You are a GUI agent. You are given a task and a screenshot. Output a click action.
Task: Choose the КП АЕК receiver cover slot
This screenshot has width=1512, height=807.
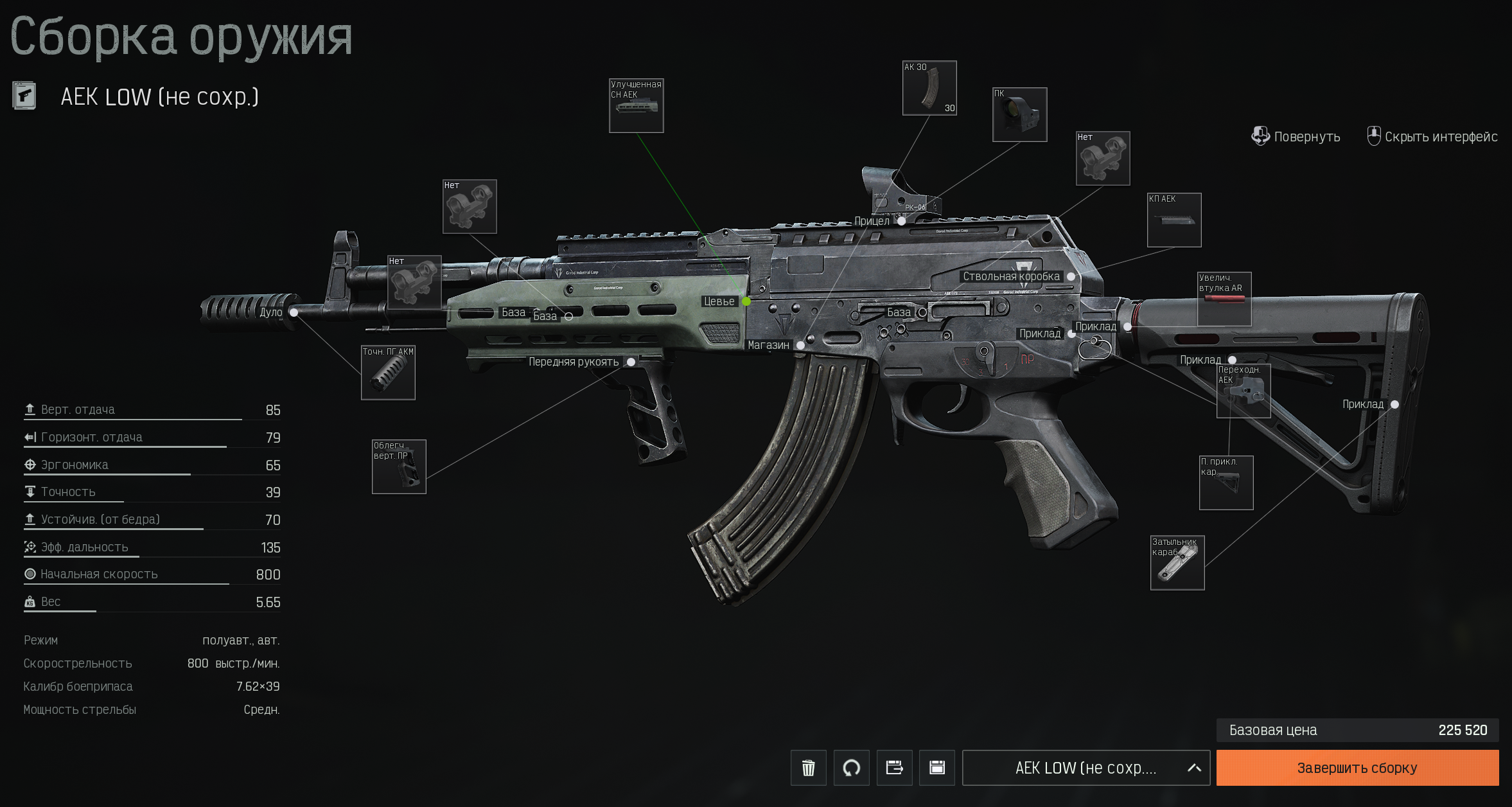point(1174,220)
